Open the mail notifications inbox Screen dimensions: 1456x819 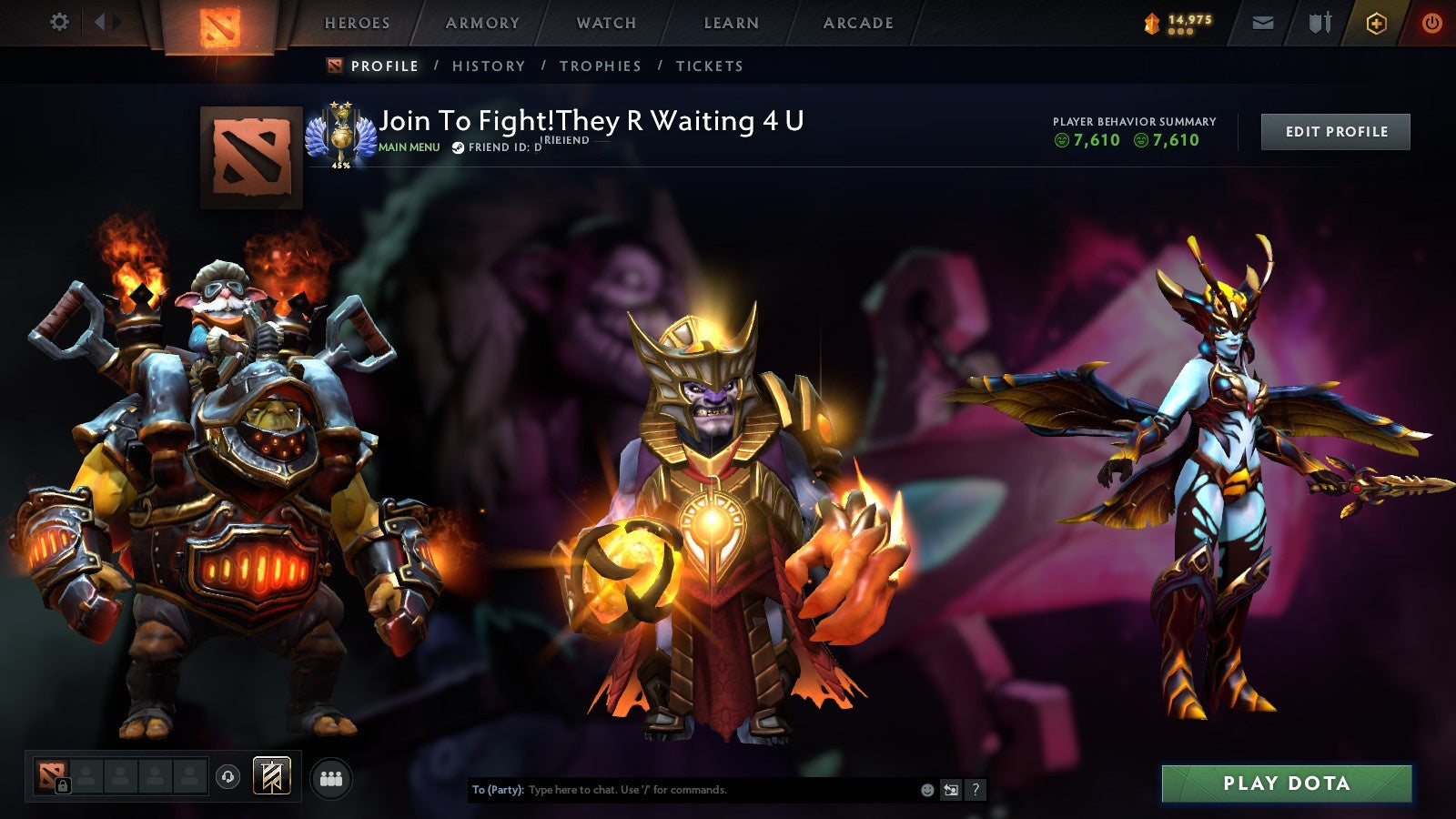(1262, 21)
